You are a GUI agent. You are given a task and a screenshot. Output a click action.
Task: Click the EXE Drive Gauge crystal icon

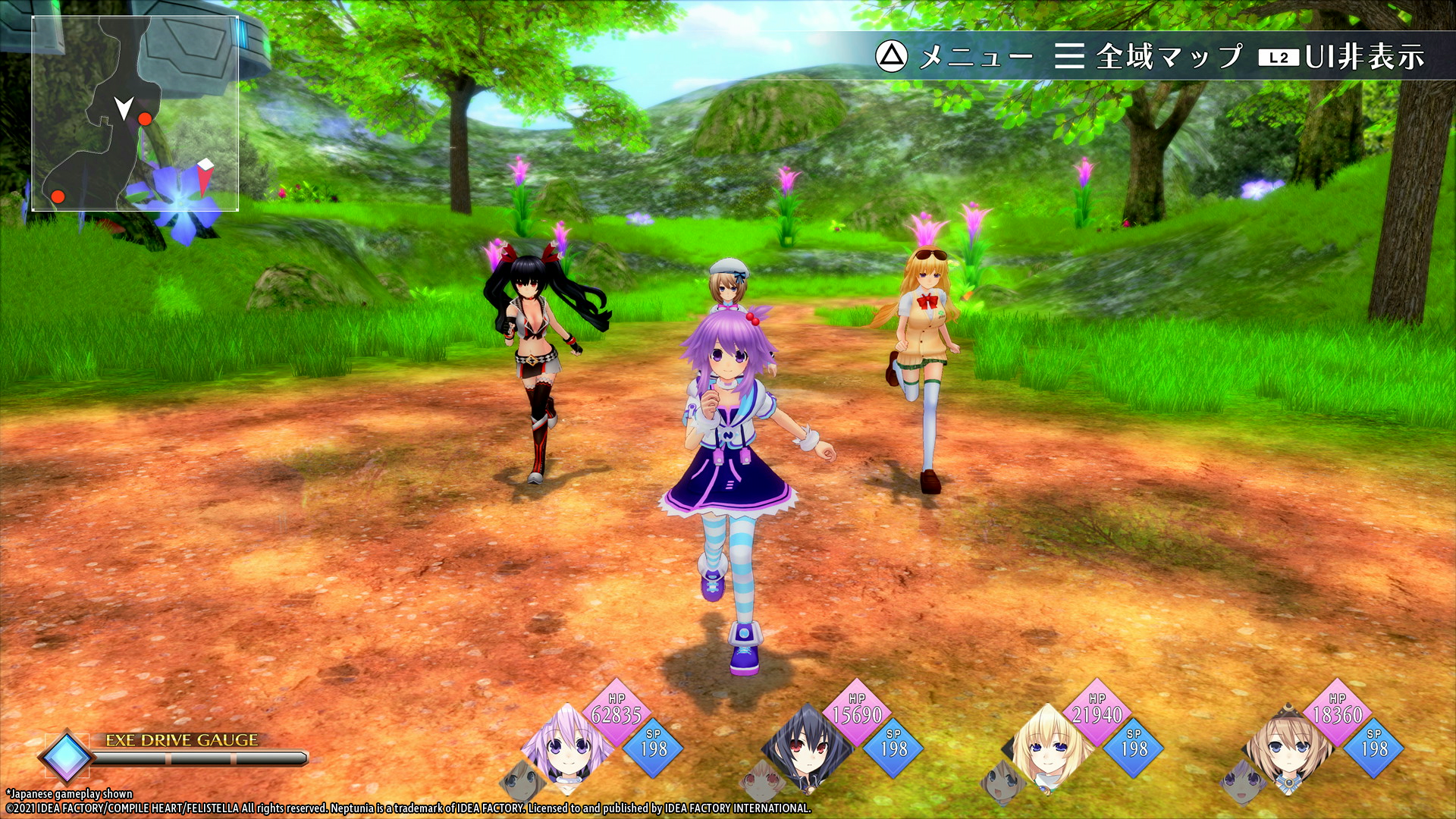pos(66,755)
